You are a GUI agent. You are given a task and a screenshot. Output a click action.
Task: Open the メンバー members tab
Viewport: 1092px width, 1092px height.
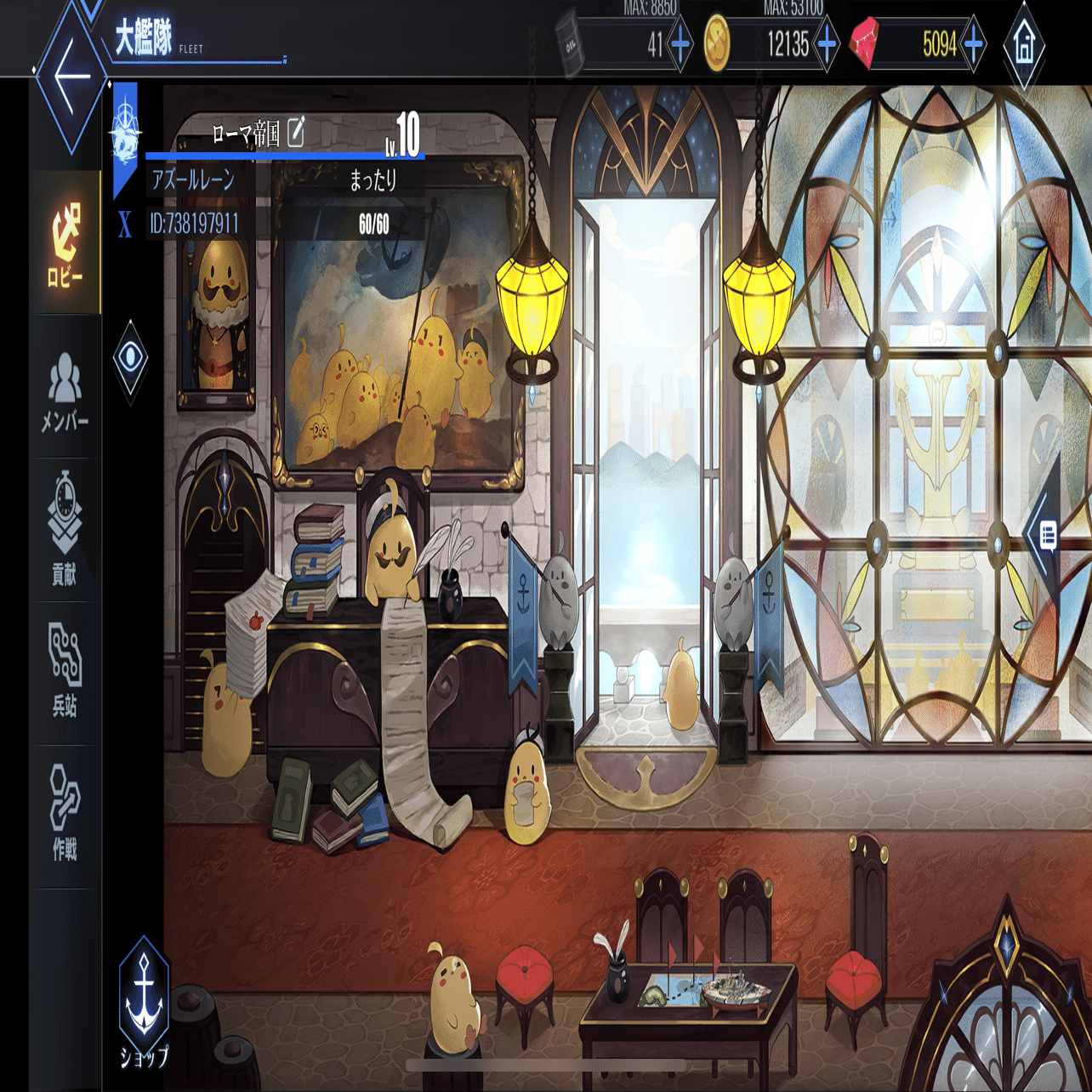point(65,391)
